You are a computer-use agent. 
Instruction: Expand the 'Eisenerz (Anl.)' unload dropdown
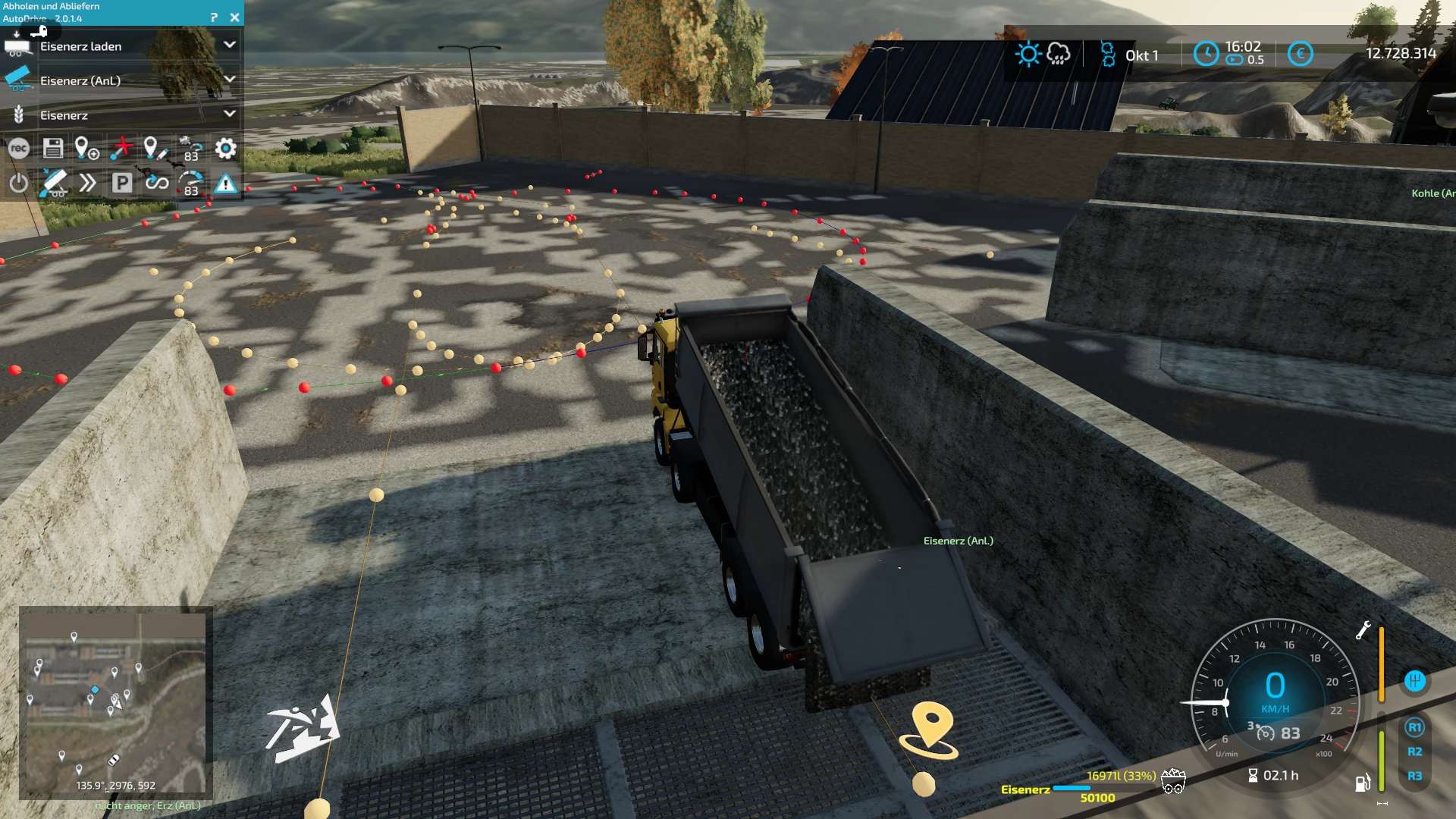229,80
